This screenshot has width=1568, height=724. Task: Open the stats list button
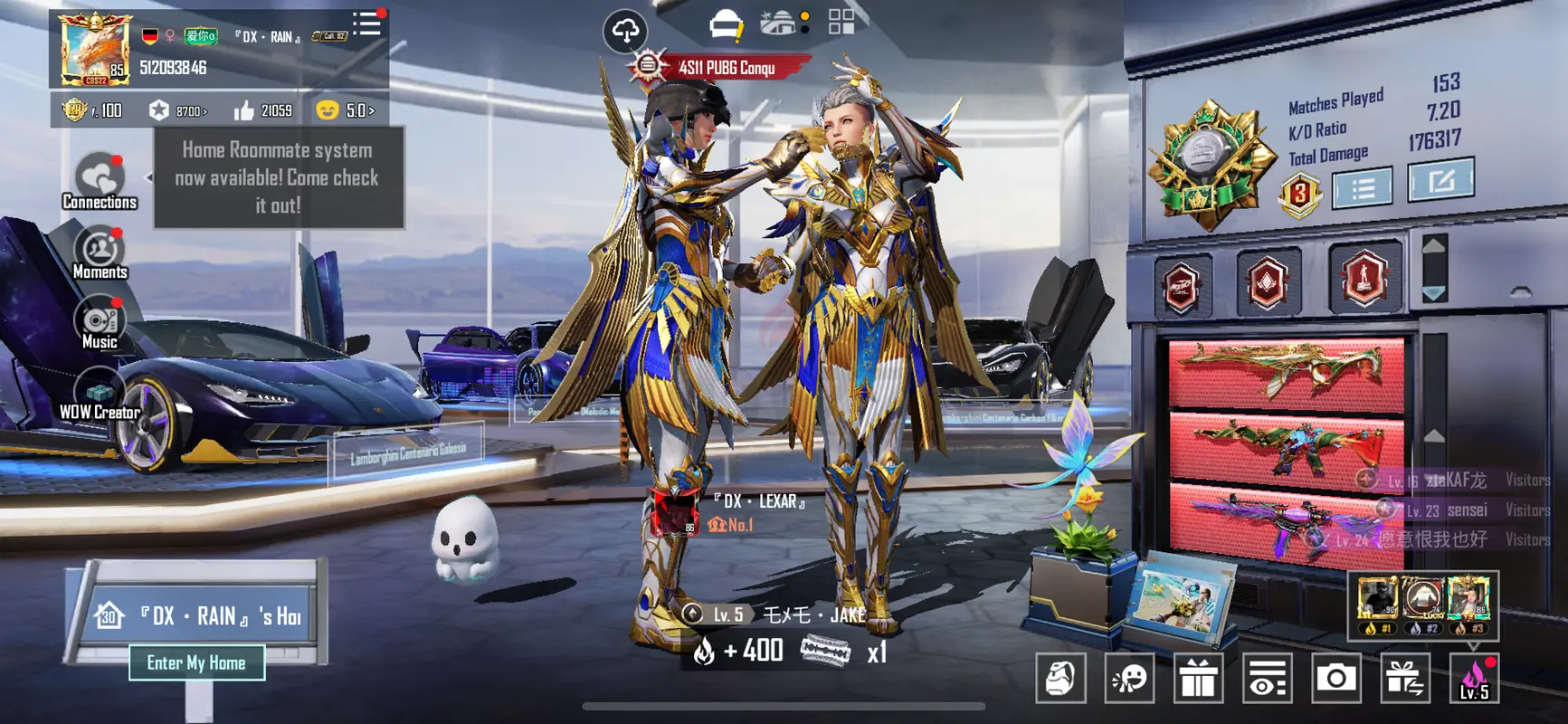(x=1363, y=188)
